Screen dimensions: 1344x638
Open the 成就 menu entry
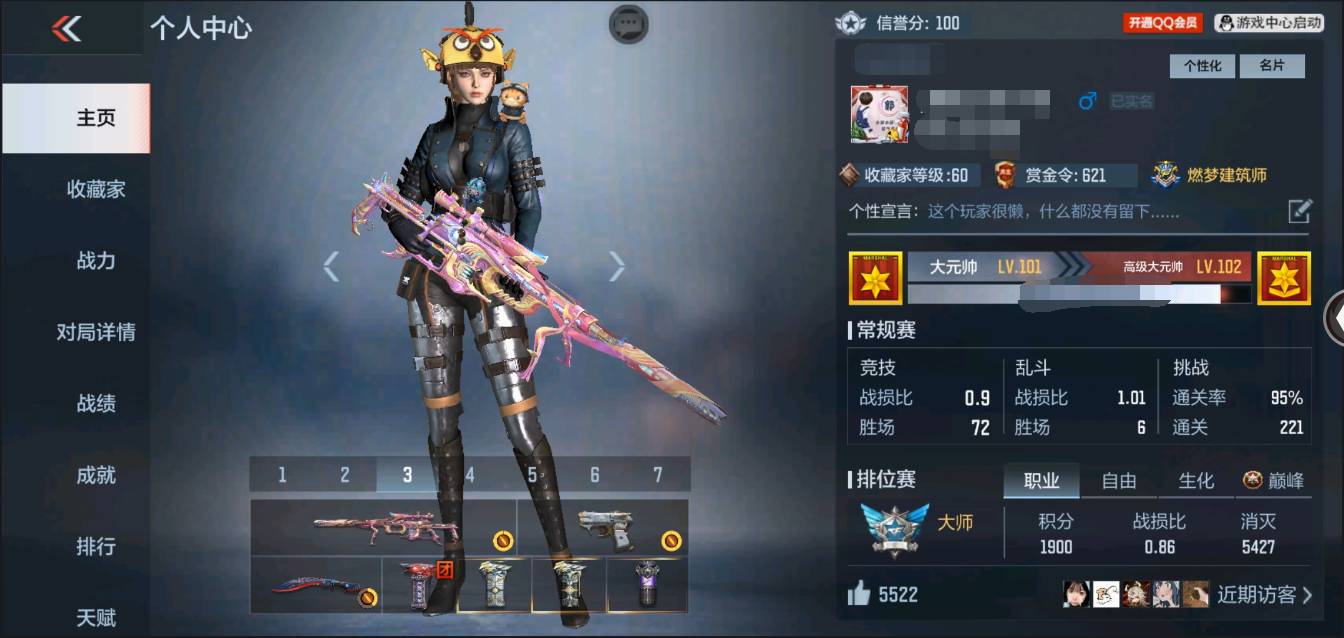tap(96, 475)
